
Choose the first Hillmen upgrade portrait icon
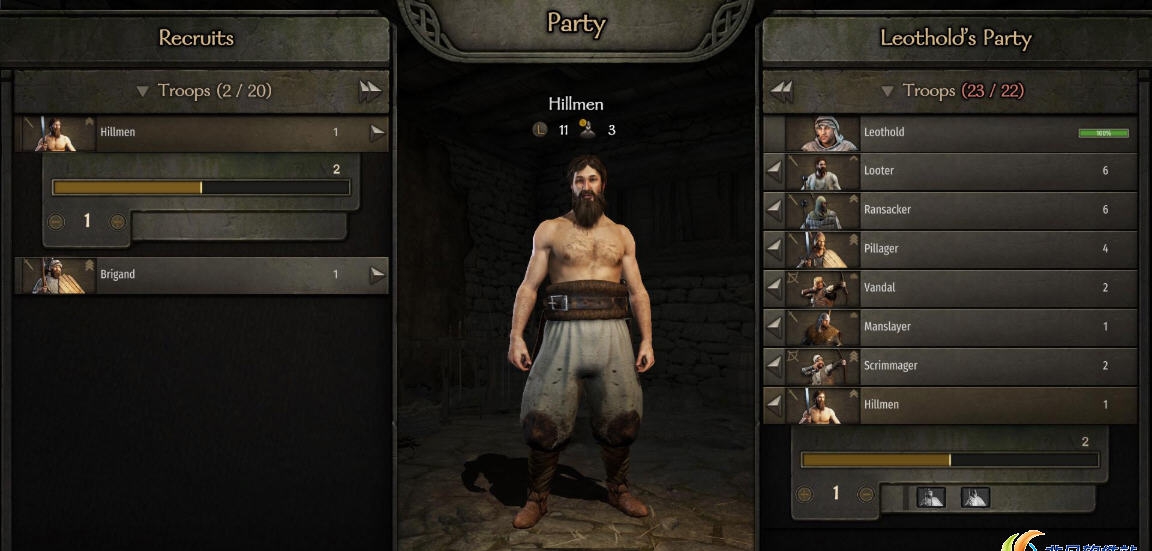point(931,496)
